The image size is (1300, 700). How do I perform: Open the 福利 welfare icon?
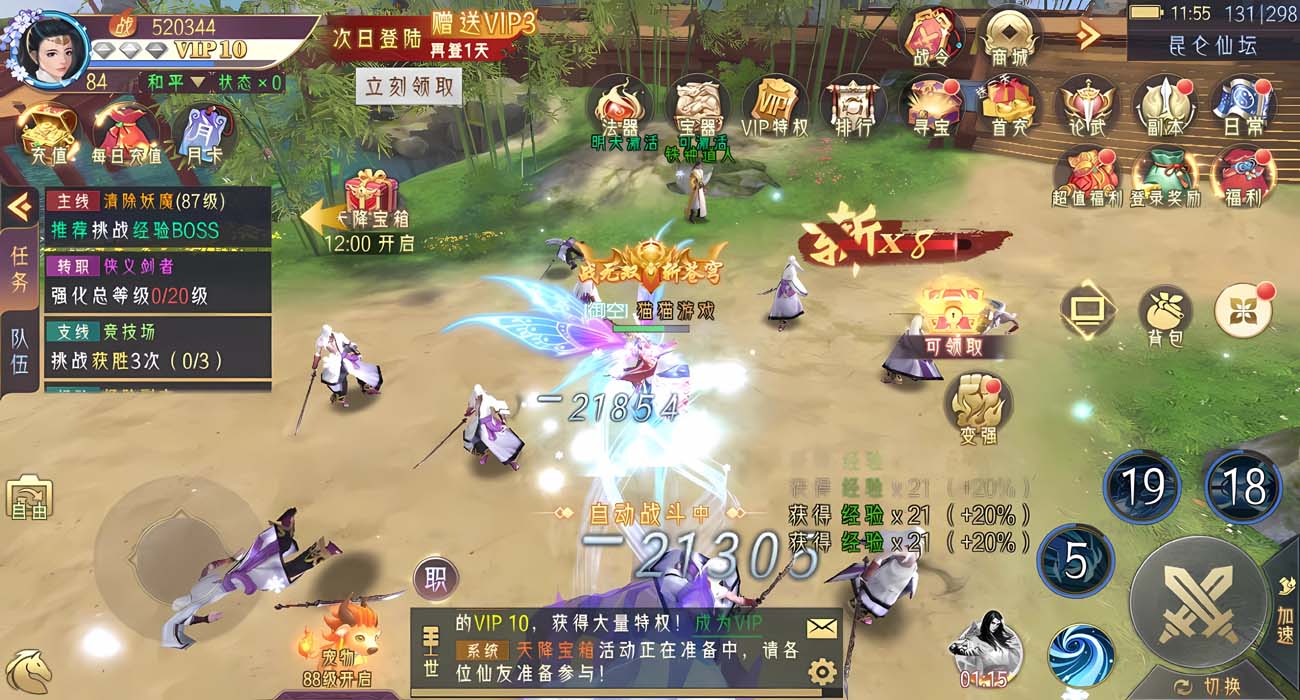point(1243,176)
